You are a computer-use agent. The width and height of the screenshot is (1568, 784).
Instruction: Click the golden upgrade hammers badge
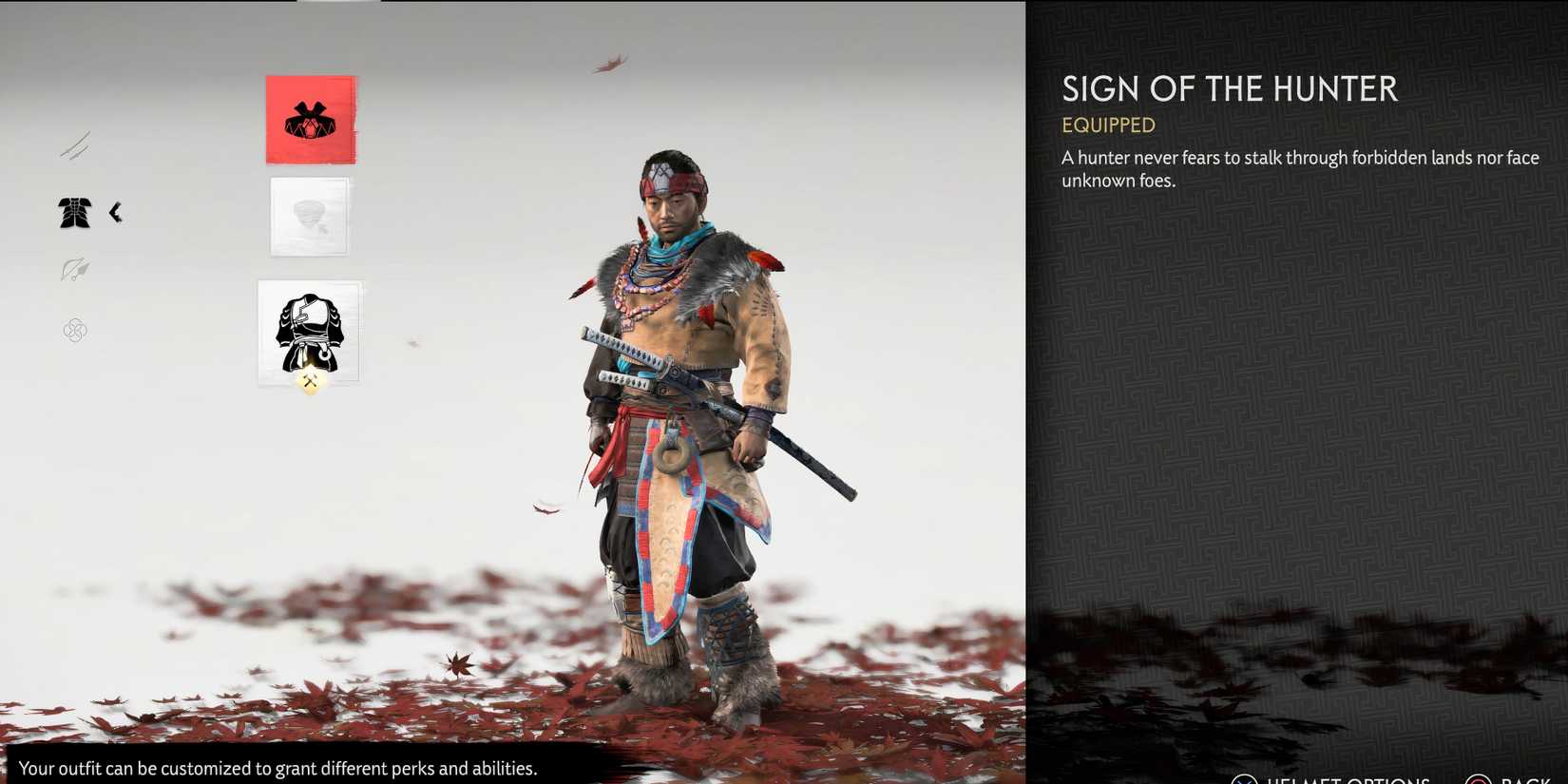coord(310,381)
